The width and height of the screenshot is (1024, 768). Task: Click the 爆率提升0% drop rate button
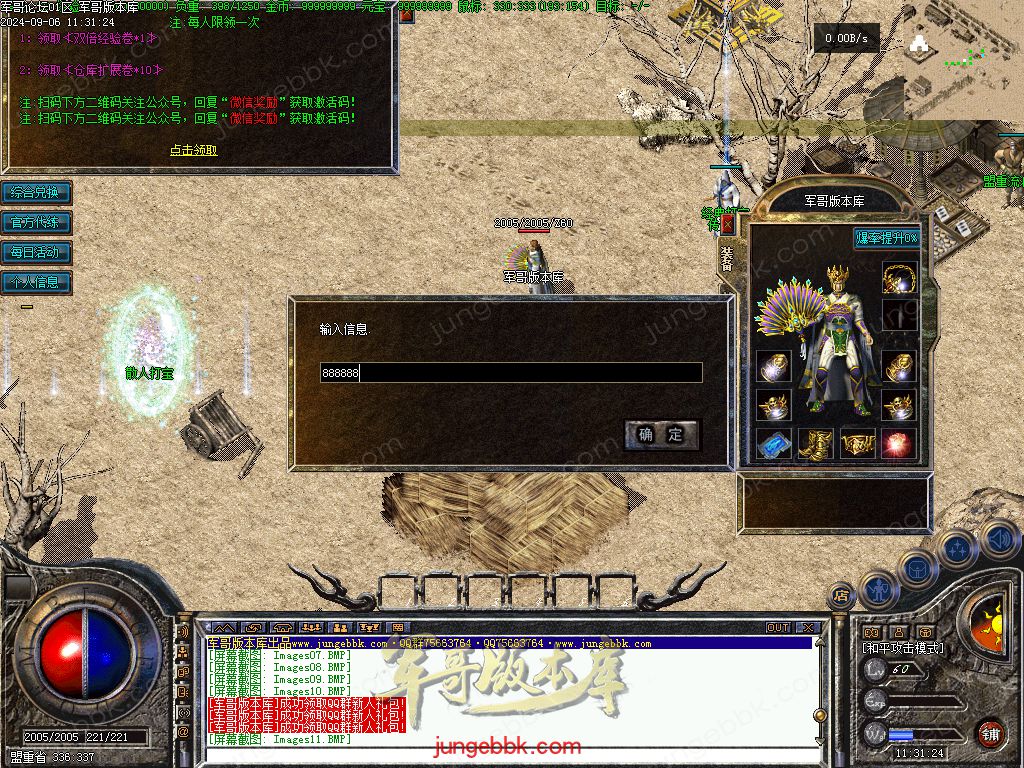[886, 238]
